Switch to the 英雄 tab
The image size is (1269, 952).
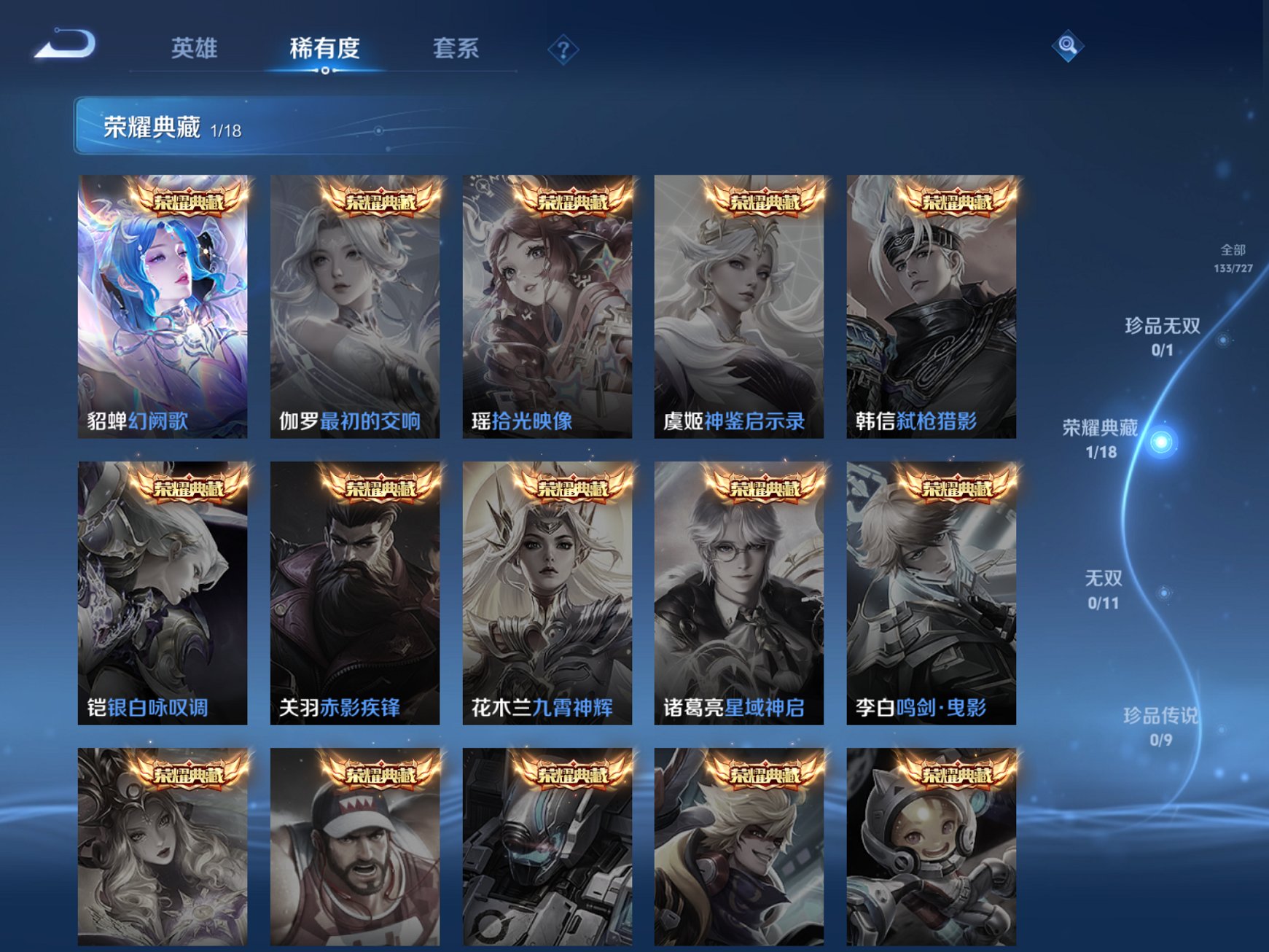(x=194, y=47)
